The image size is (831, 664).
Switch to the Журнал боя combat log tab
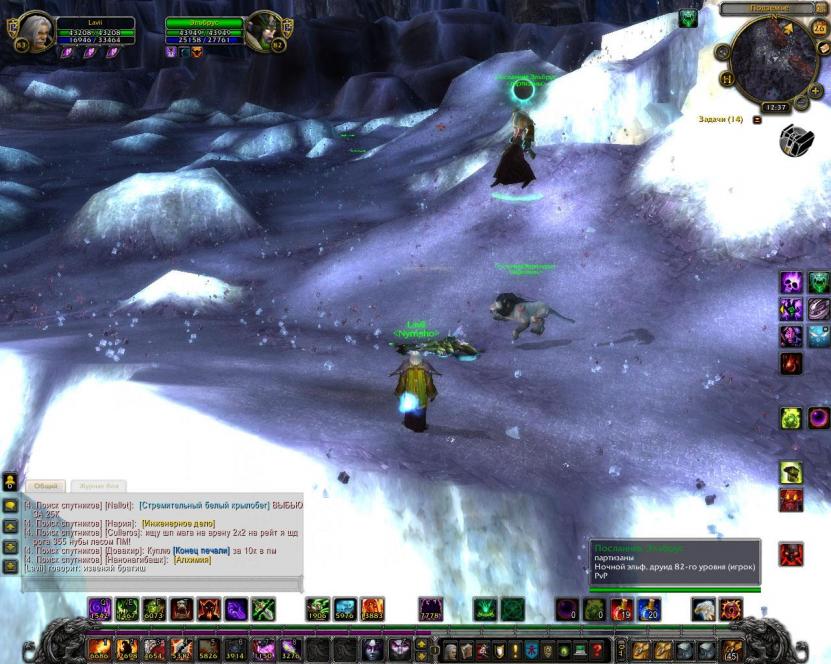point(98,486)
